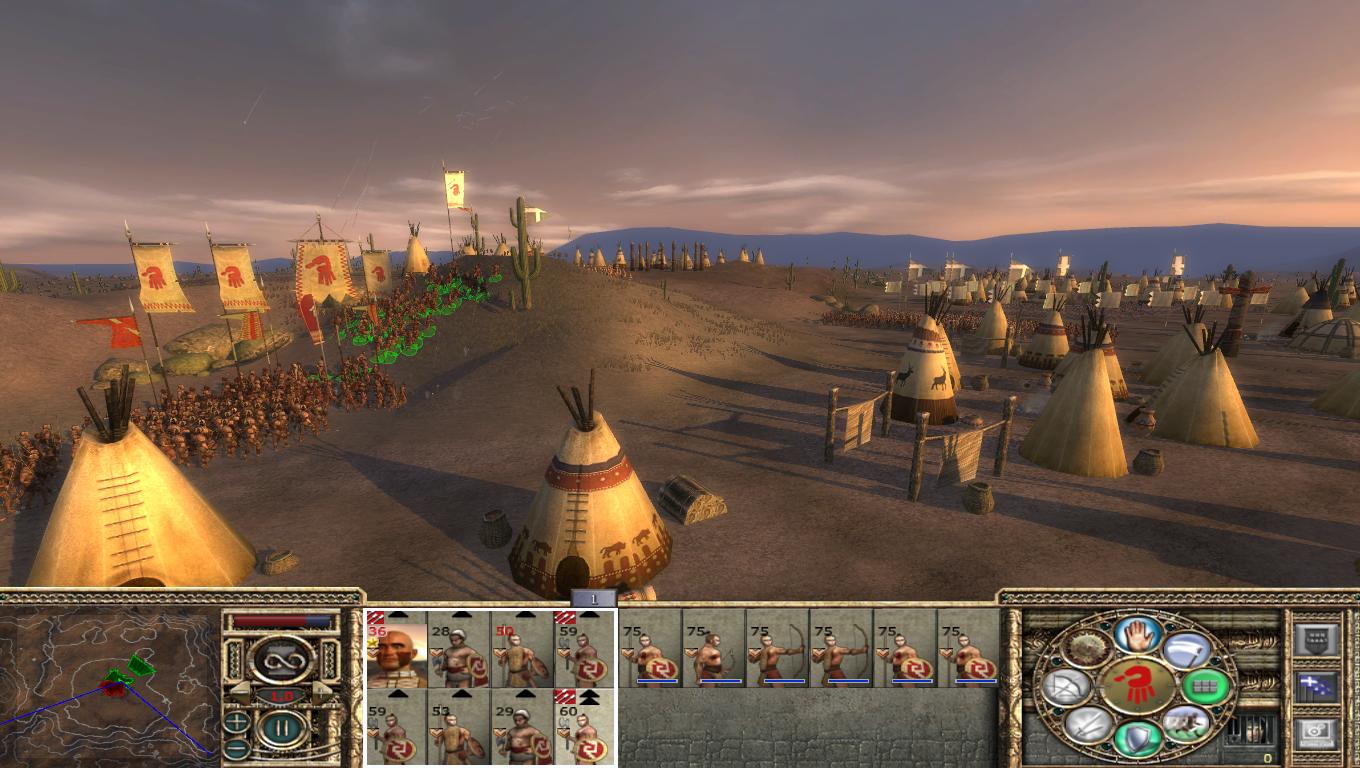This screenshot has width=1360, height=768.
Task: Click the infinity symbol time button
Action: click(x=283, y=660)
